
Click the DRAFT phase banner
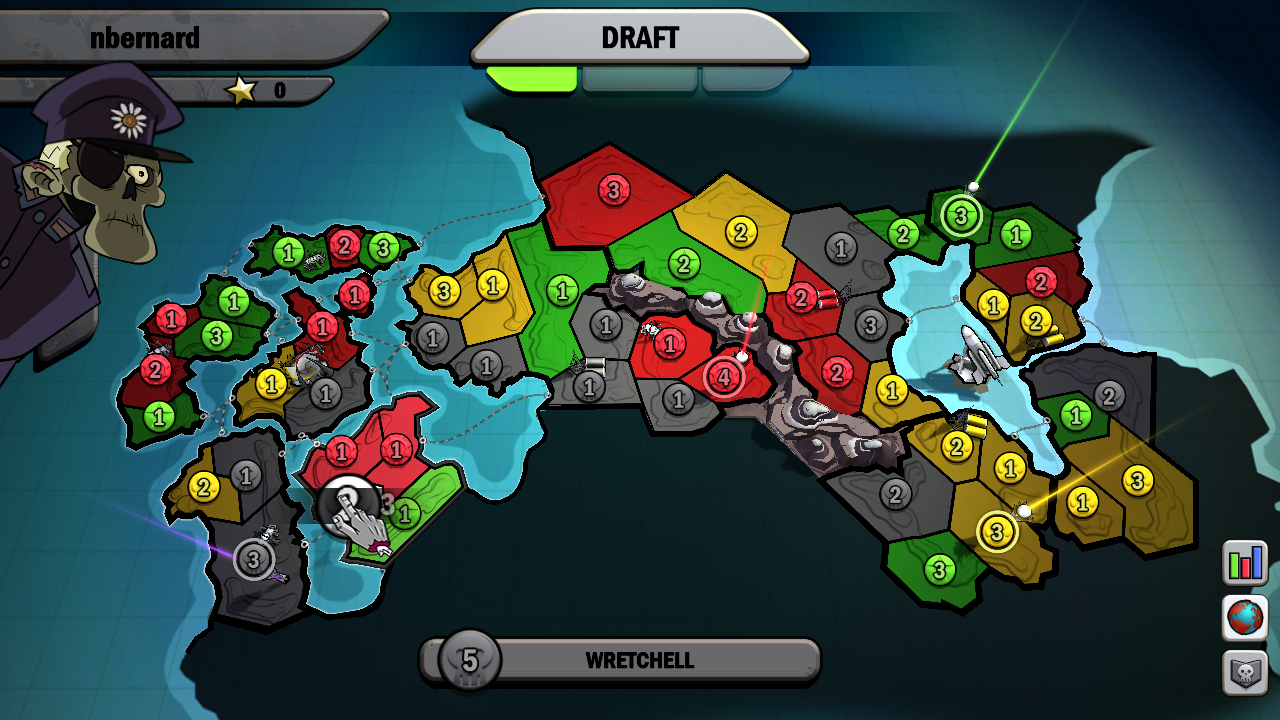(x=640, y=38)
